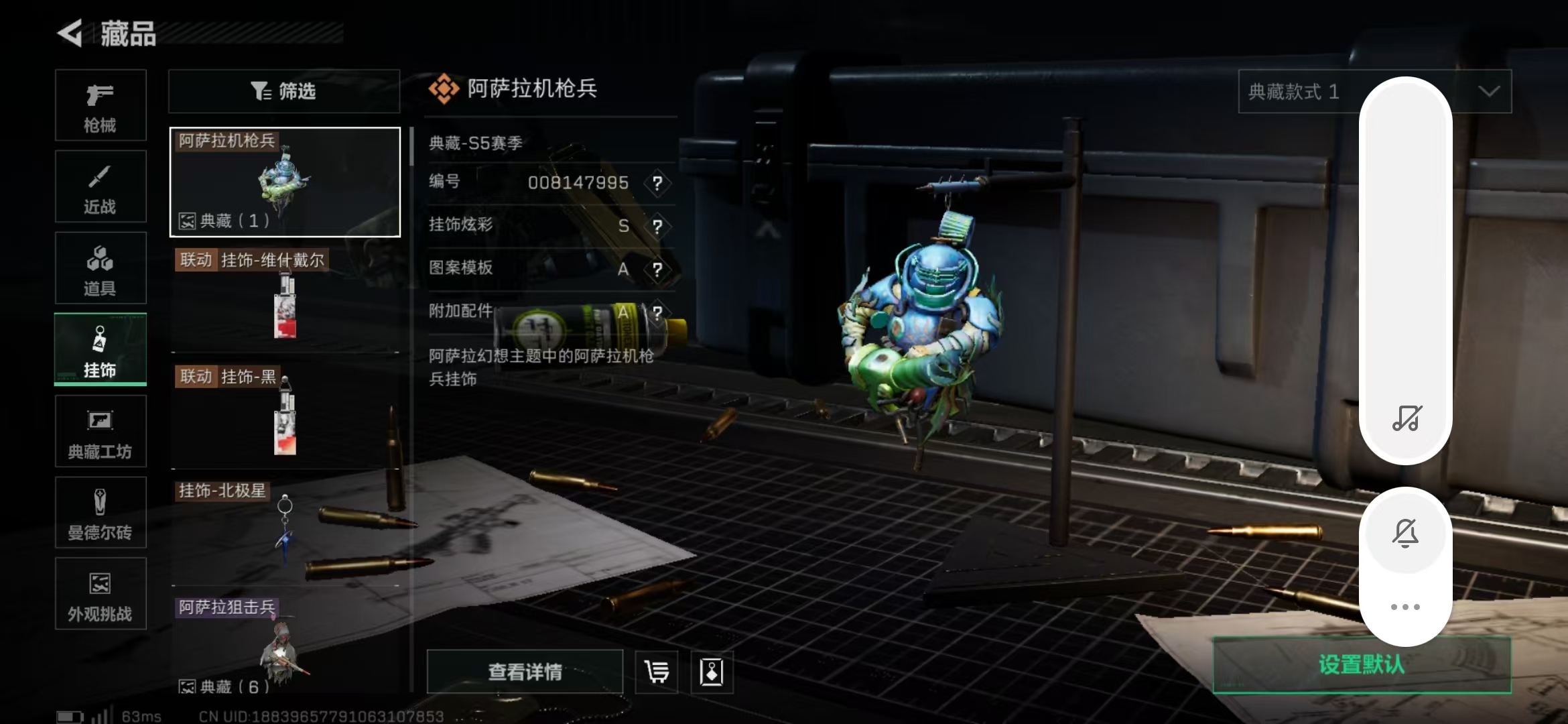The height and width of the screenshot is (724, 1568).
Task: Click the display frame icon next to the cart
Action: [x=712, y=672]
